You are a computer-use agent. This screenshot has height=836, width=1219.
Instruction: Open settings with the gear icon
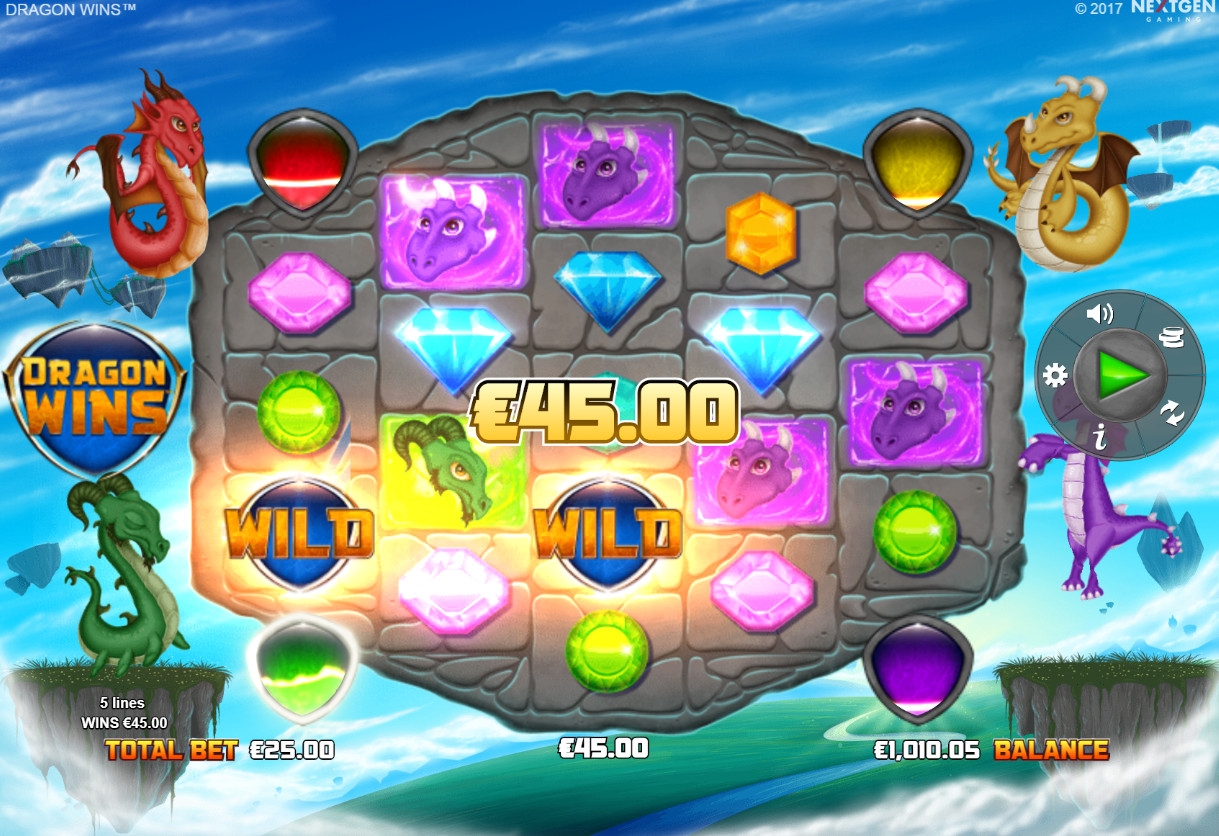(1055, 376)
